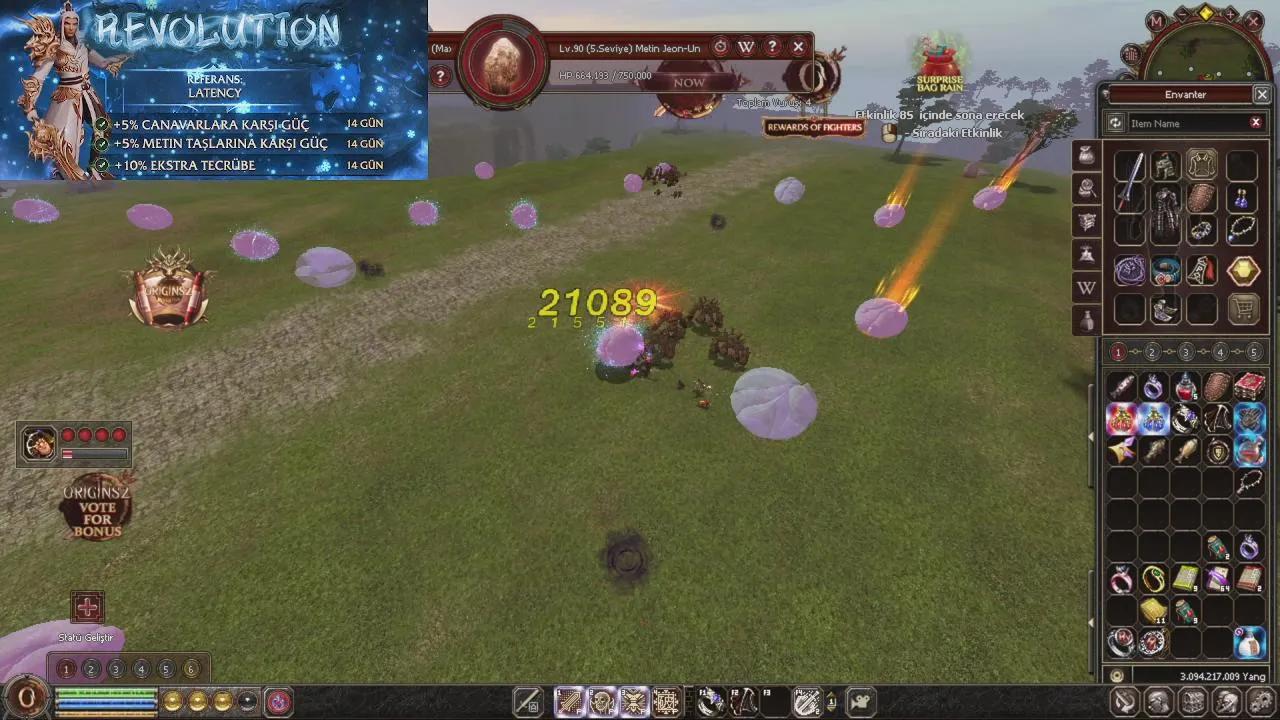Clear the item search with the red X
1280x720 pixels.
click(x=1256, y=123)
